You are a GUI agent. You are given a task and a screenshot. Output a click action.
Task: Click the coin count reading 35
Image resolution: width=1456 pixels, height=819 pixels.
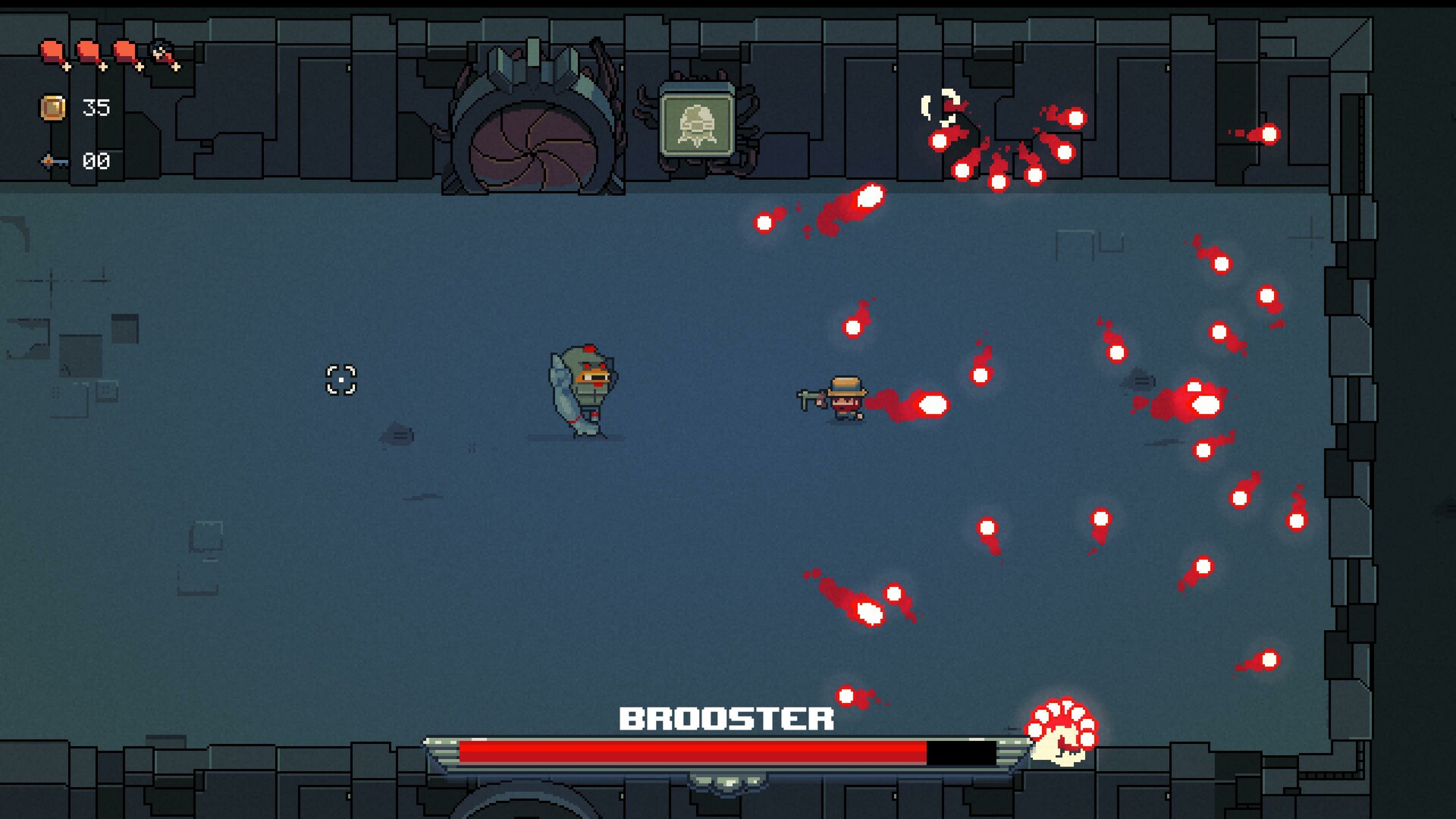(96, 107)
